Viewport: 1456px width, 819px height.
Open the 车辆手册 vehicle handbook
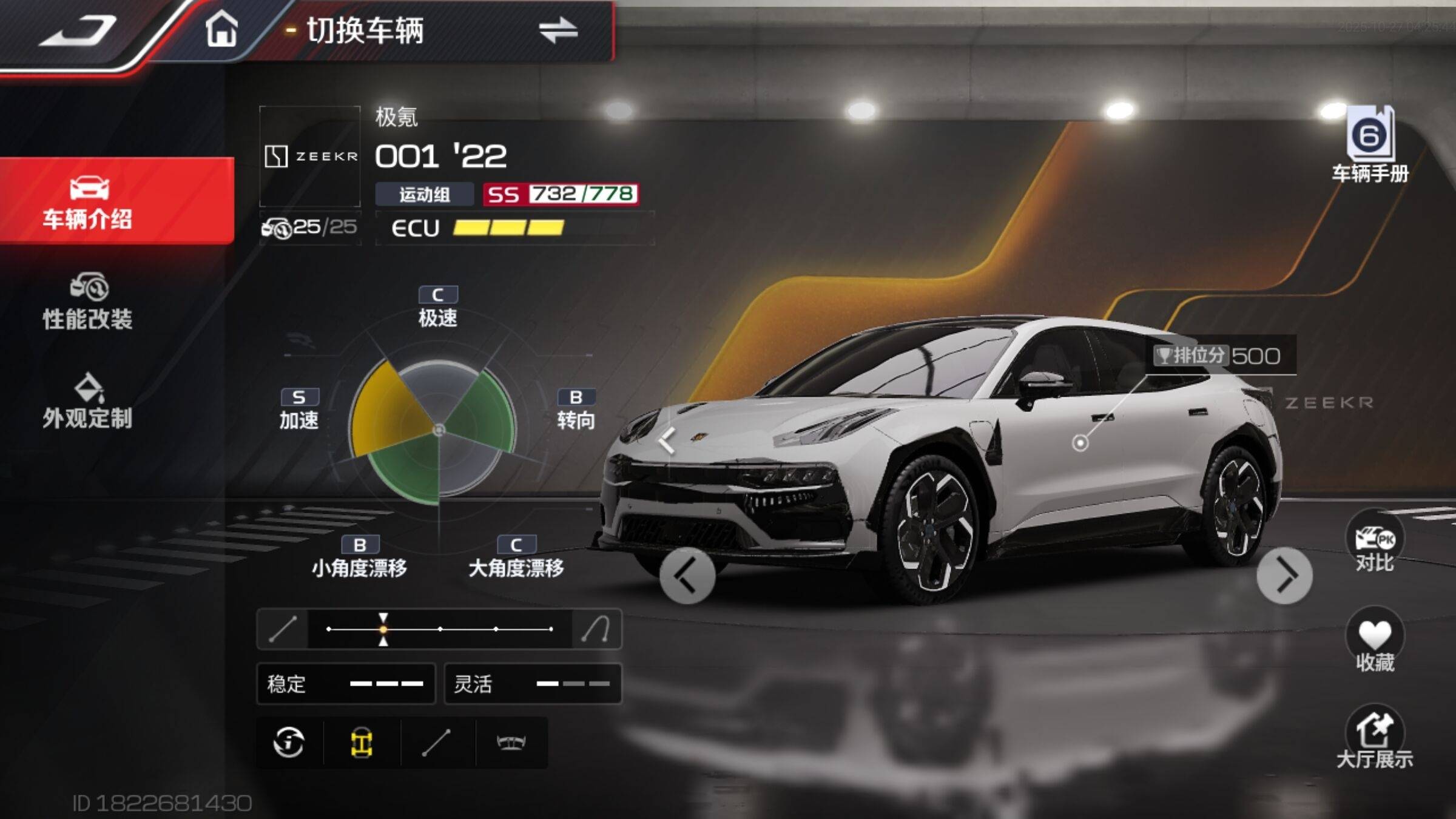[1370, 144]
